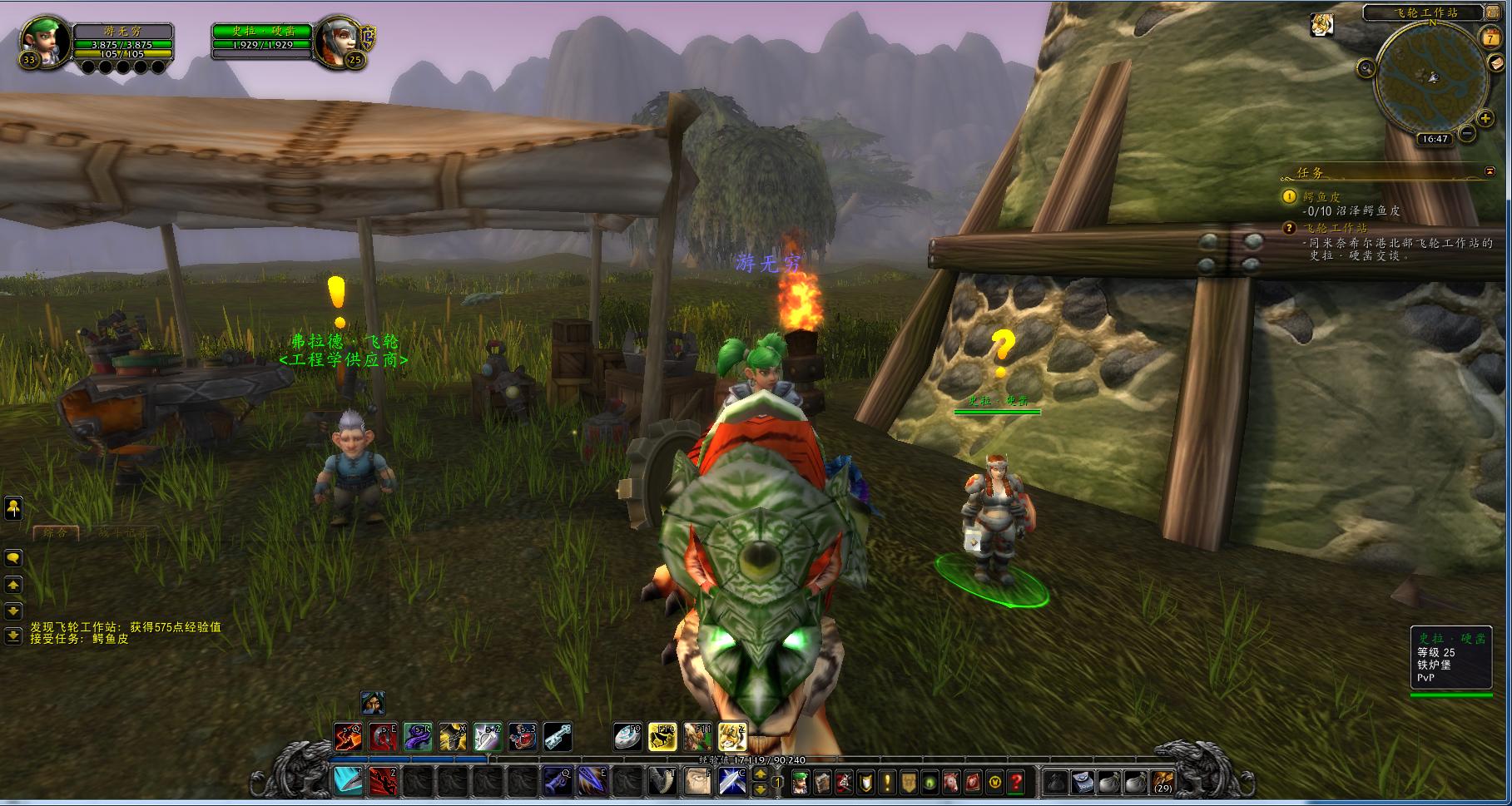
Task: Use the skeleton key action slot
Action: click(558, 737)
